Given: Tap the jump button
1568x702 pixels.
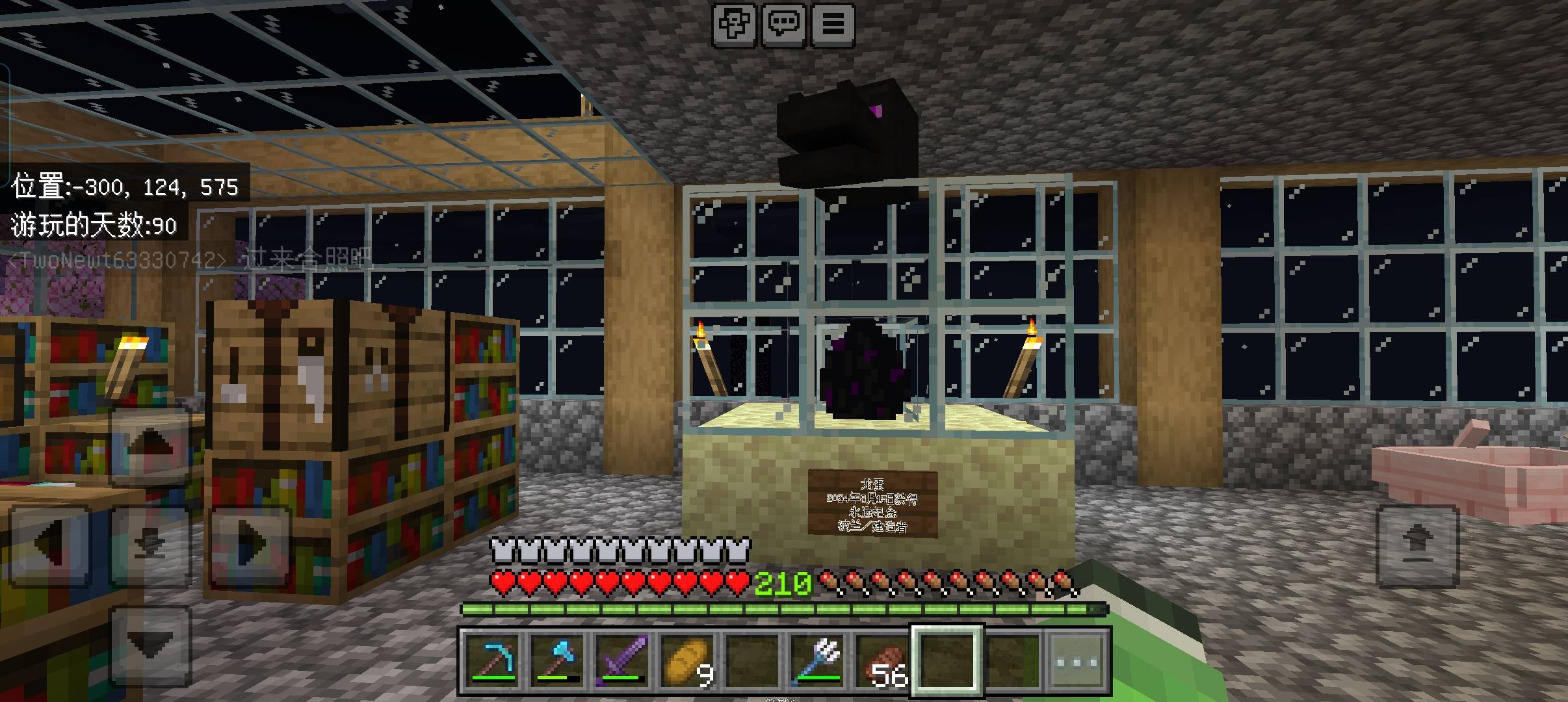Looking at the screenshot, I should click(1418, 545).
